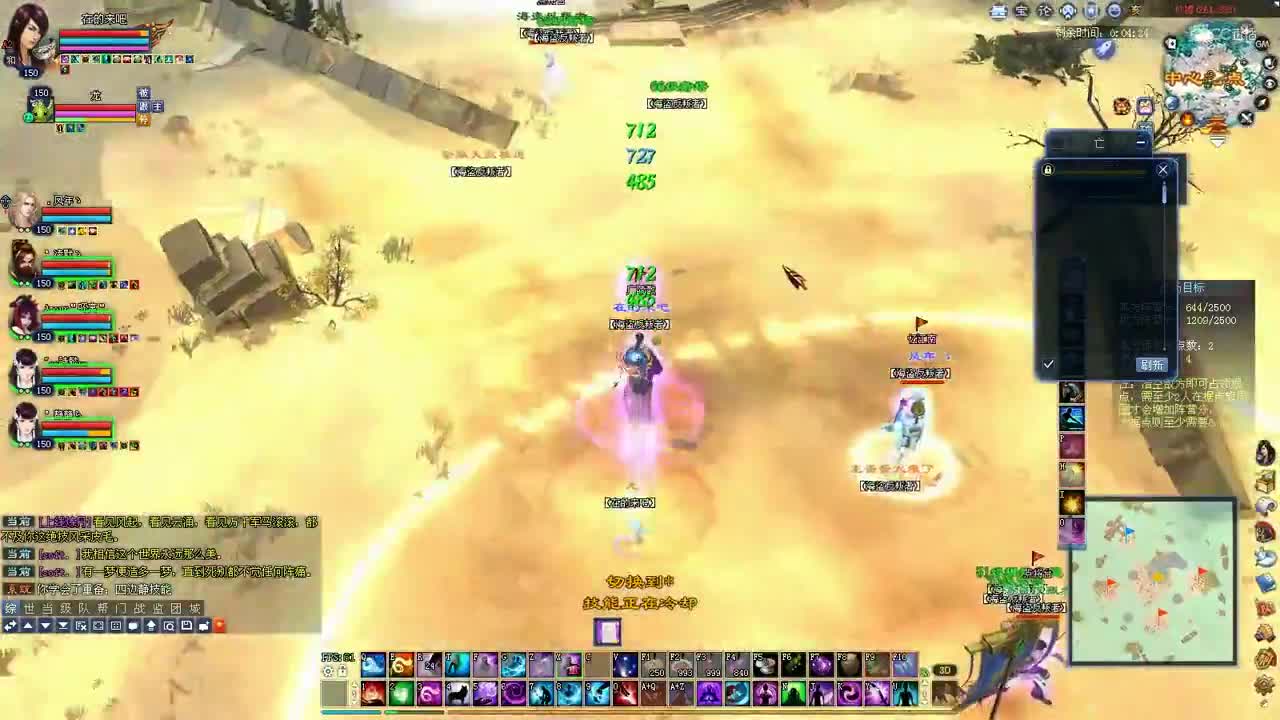The image size is (1280, 720).
Task: Click the blue rocket icon below the timer
Action: [x=1105, y=49]
